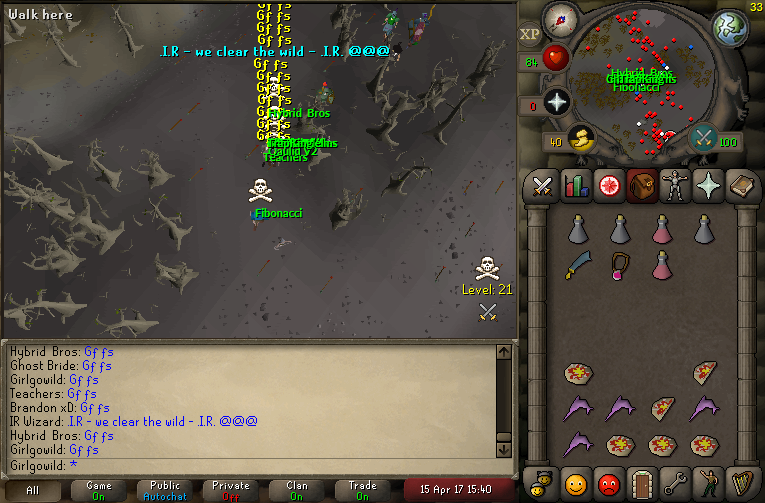
Task: Open the Music Player harp tab
Action: click(740, 483)
